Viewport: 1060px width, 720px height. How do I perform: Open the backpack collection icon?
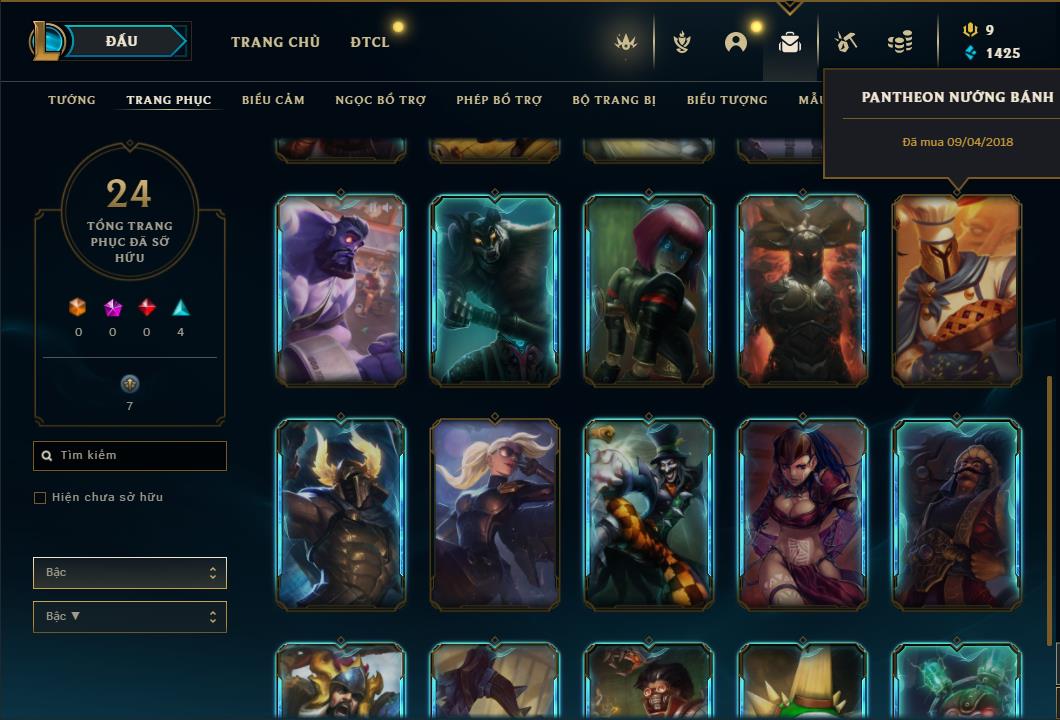coord(790,43)
